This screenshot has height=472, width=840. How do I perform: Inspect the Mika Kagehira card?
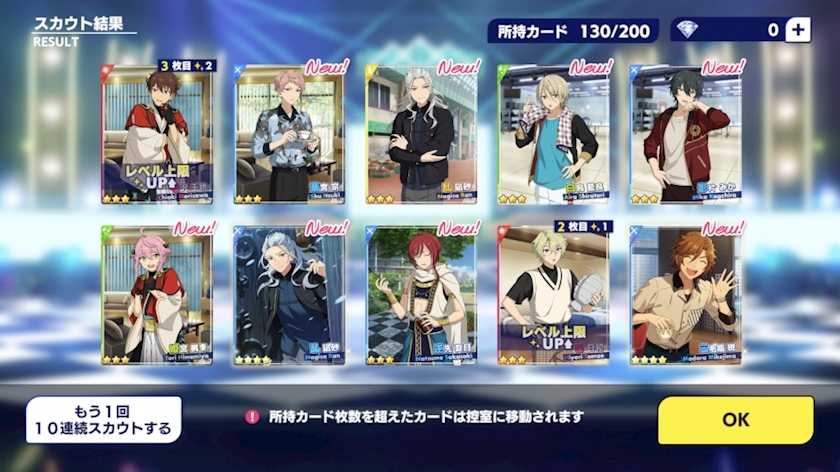[x=686, y=134]
